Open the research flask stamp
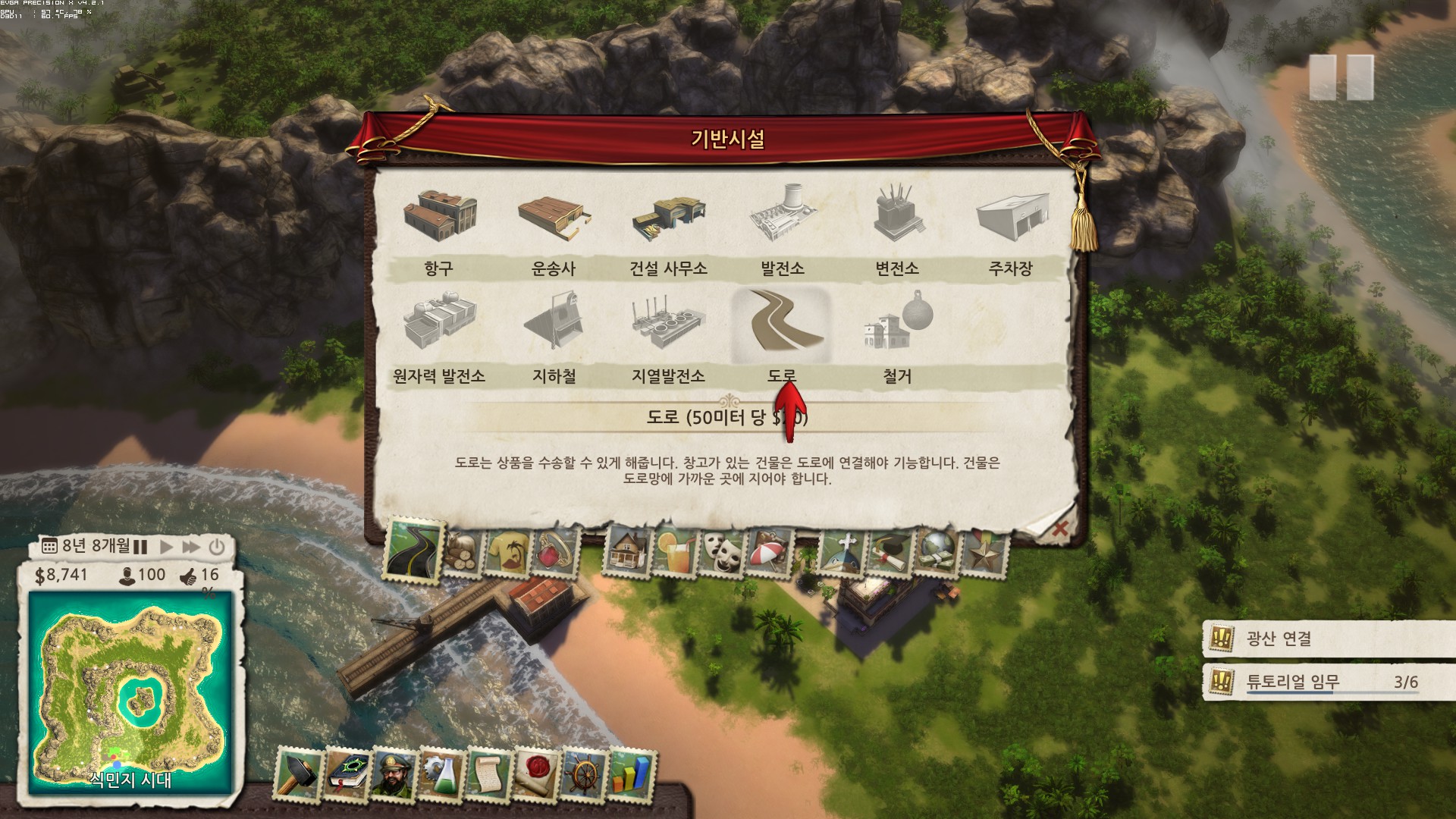1456x819 pixels. click(x=441, y=775)
